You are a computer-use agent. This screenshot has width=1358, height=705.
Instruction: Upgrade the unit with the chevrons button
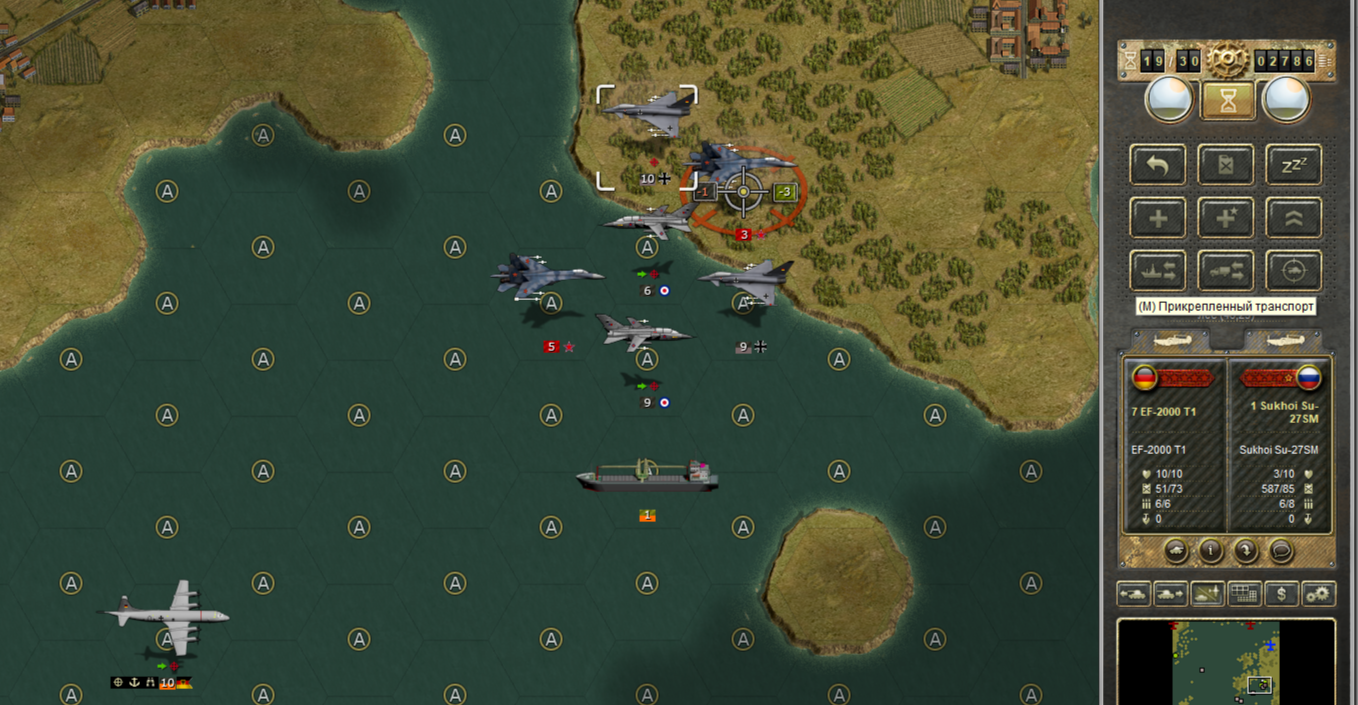tap(1294, 218)
